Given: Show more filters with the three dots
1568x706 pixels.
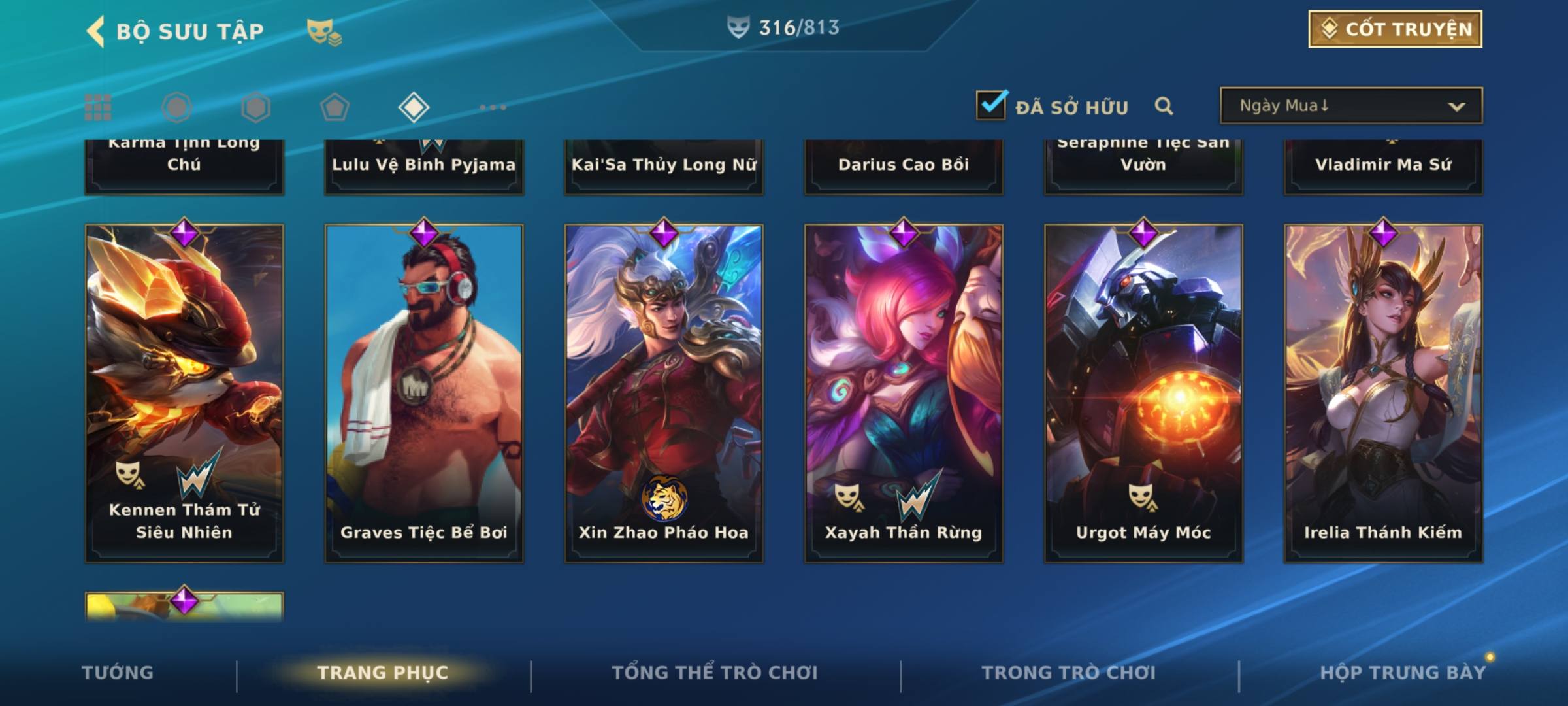Looking at the screenshot, I should [x=493, y=107].
